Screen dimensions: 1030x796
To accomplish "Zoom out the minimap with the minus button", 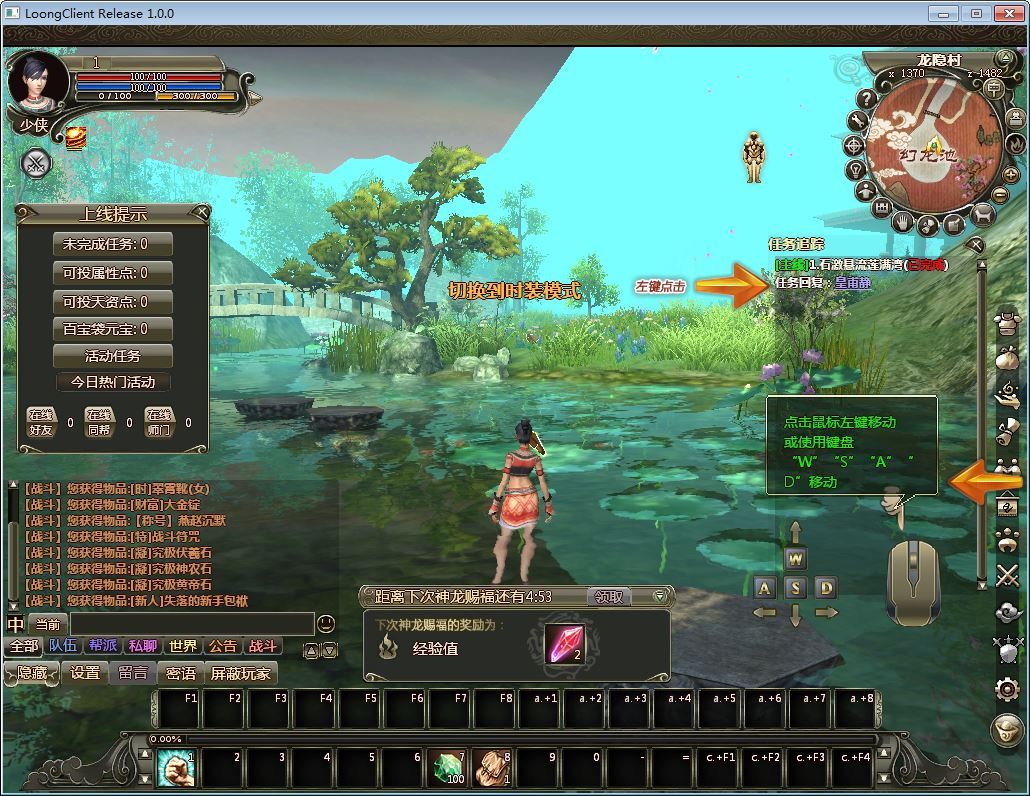I will pos(1000,195).
